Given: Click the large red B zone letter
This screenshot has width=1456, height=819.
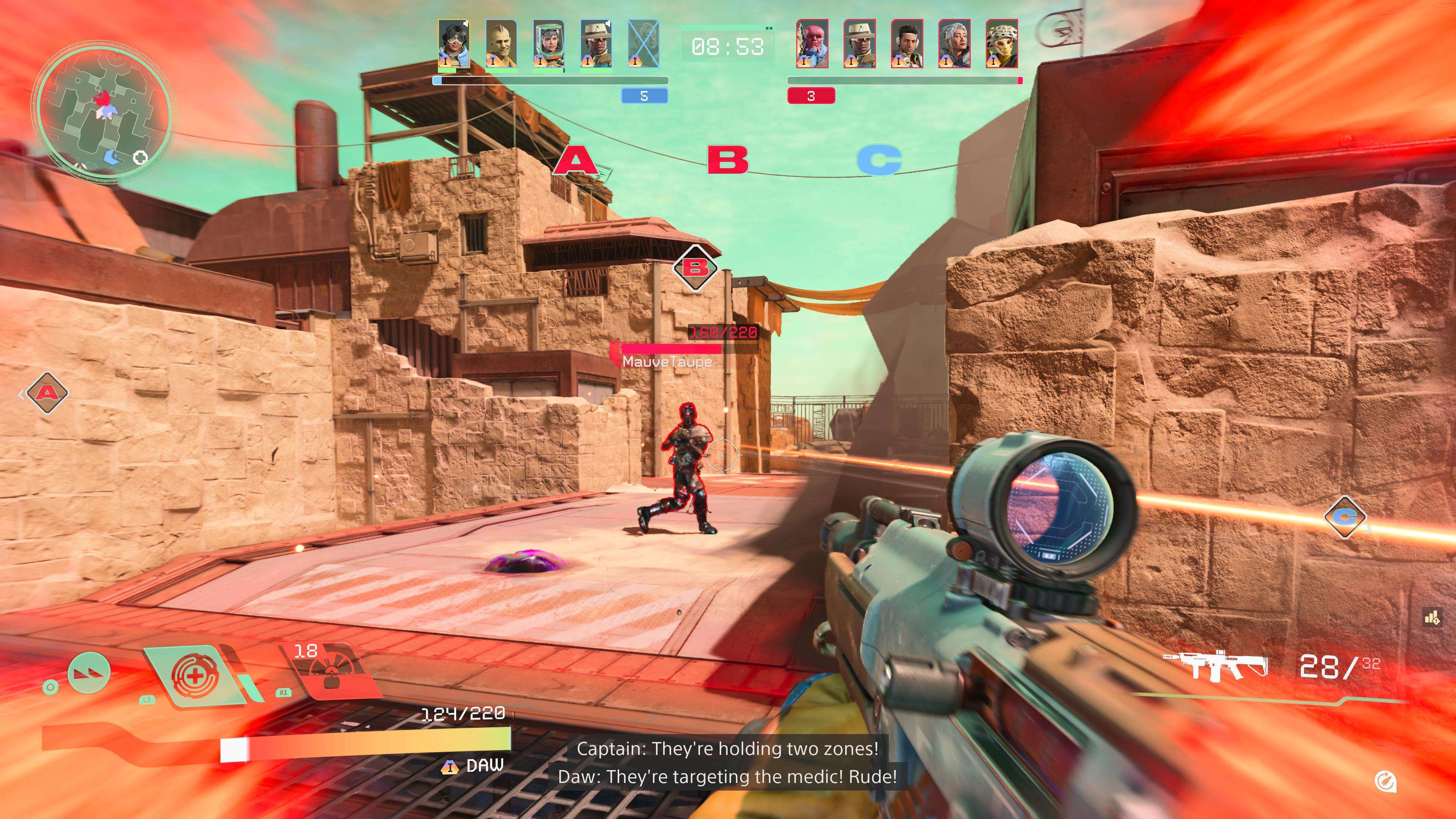Looking at the screenshot, I should pyautogui.click(x=728, y=160).
